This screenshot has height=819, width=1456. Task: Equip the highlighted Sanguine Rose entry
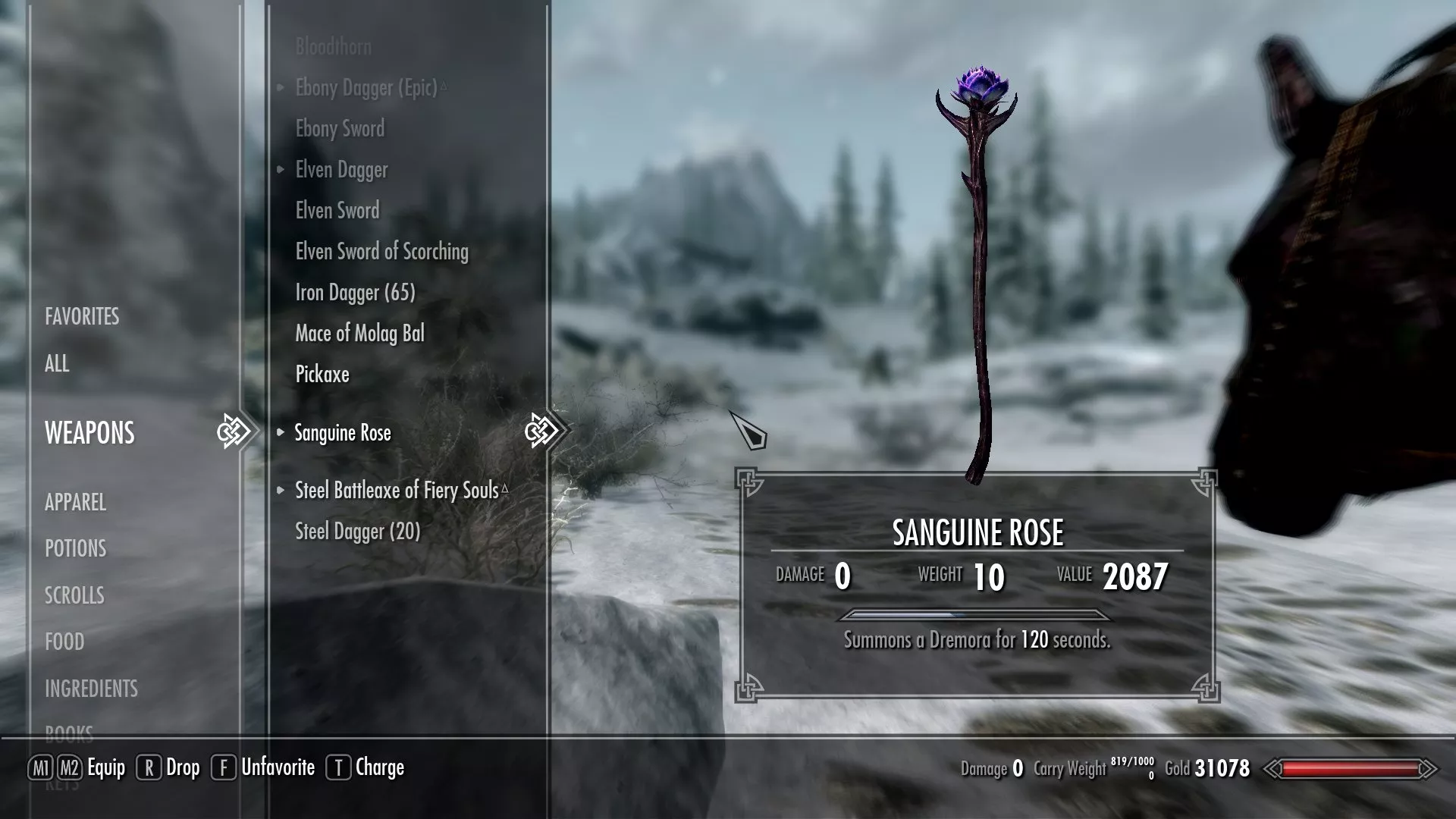(343, 433)
